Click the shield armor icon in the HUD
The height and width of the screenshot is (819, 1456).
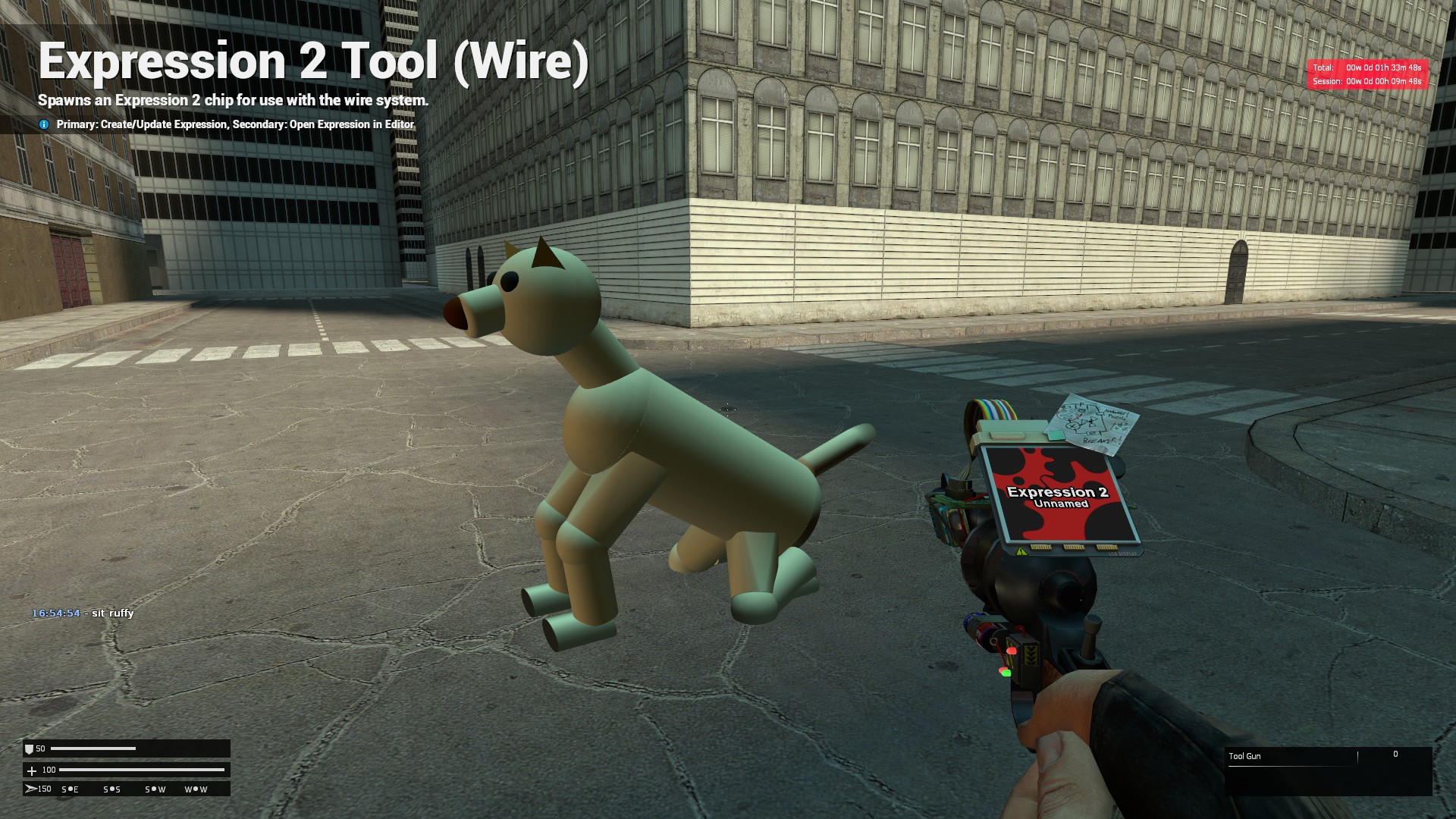pyautogui.click(x=31, y=748)
